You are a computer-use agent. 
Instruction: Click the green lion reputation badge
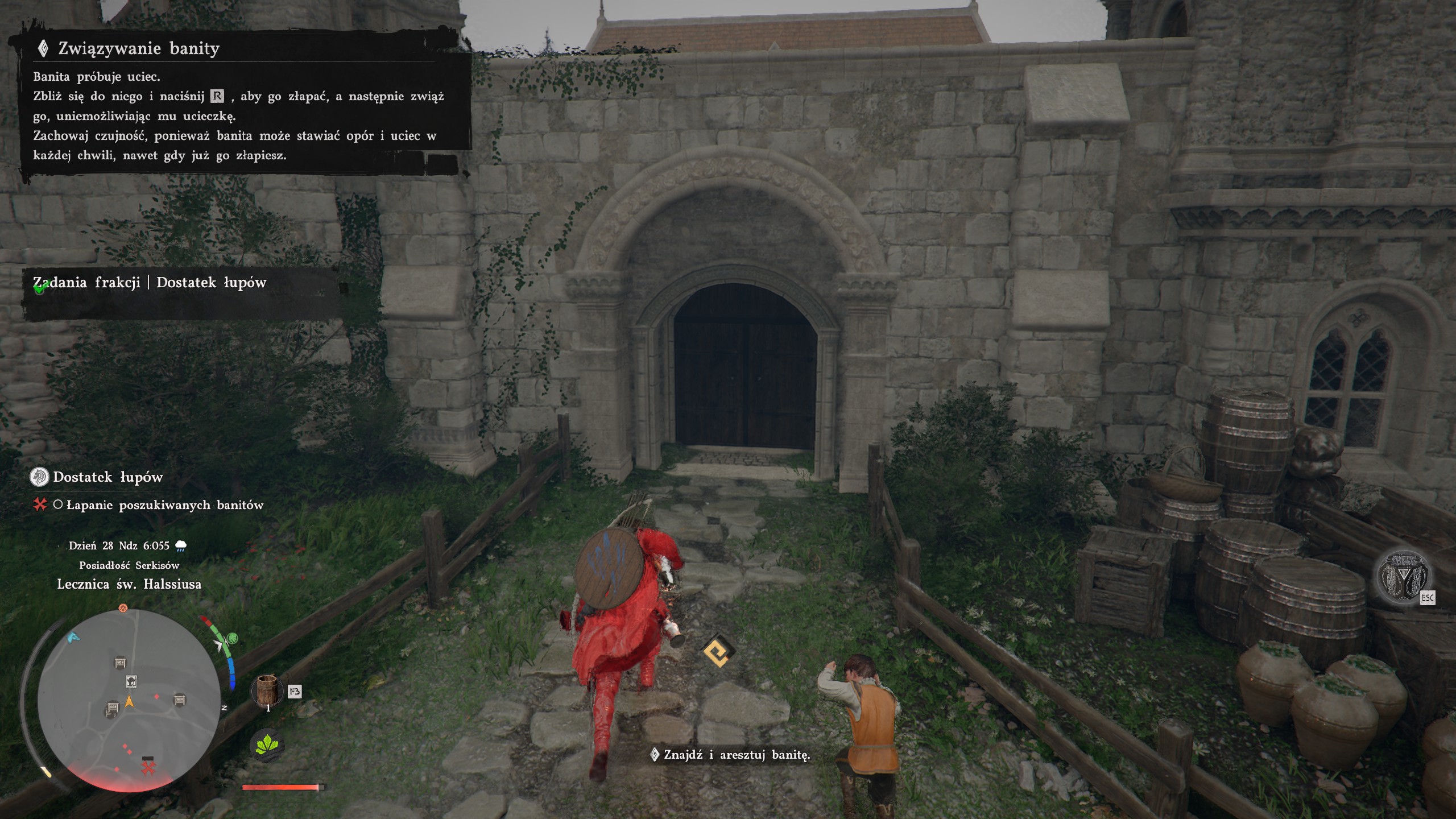click(231, 638)
